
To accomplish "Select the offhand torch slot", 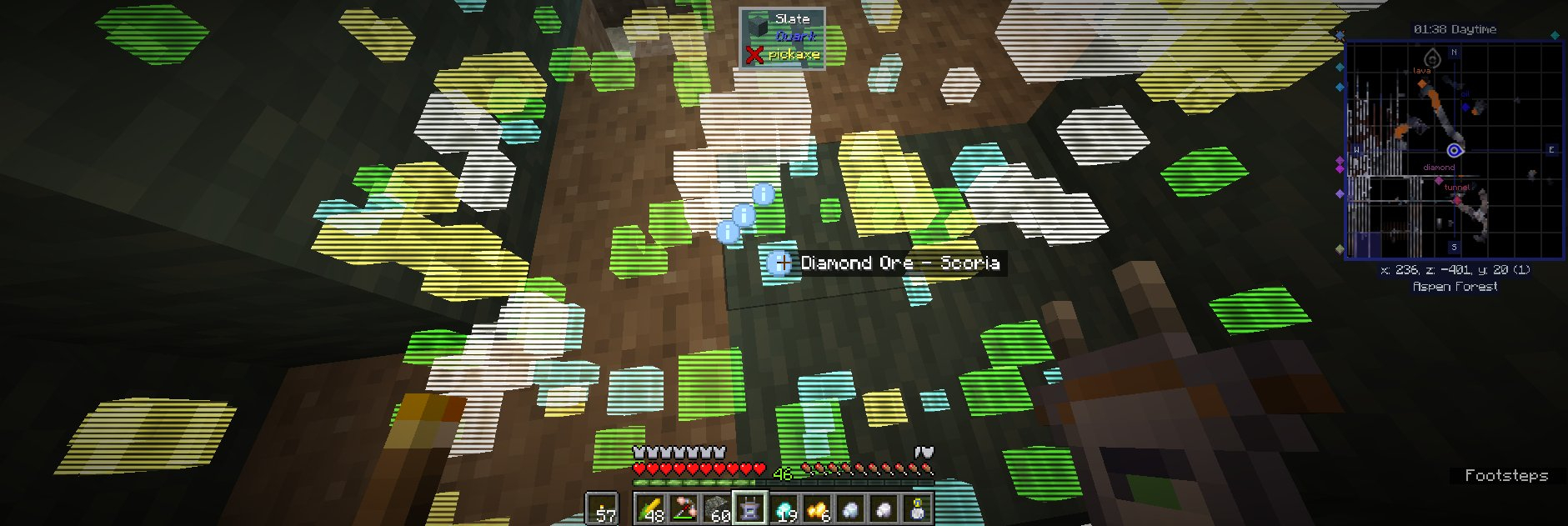I will (x=602, y=508).
